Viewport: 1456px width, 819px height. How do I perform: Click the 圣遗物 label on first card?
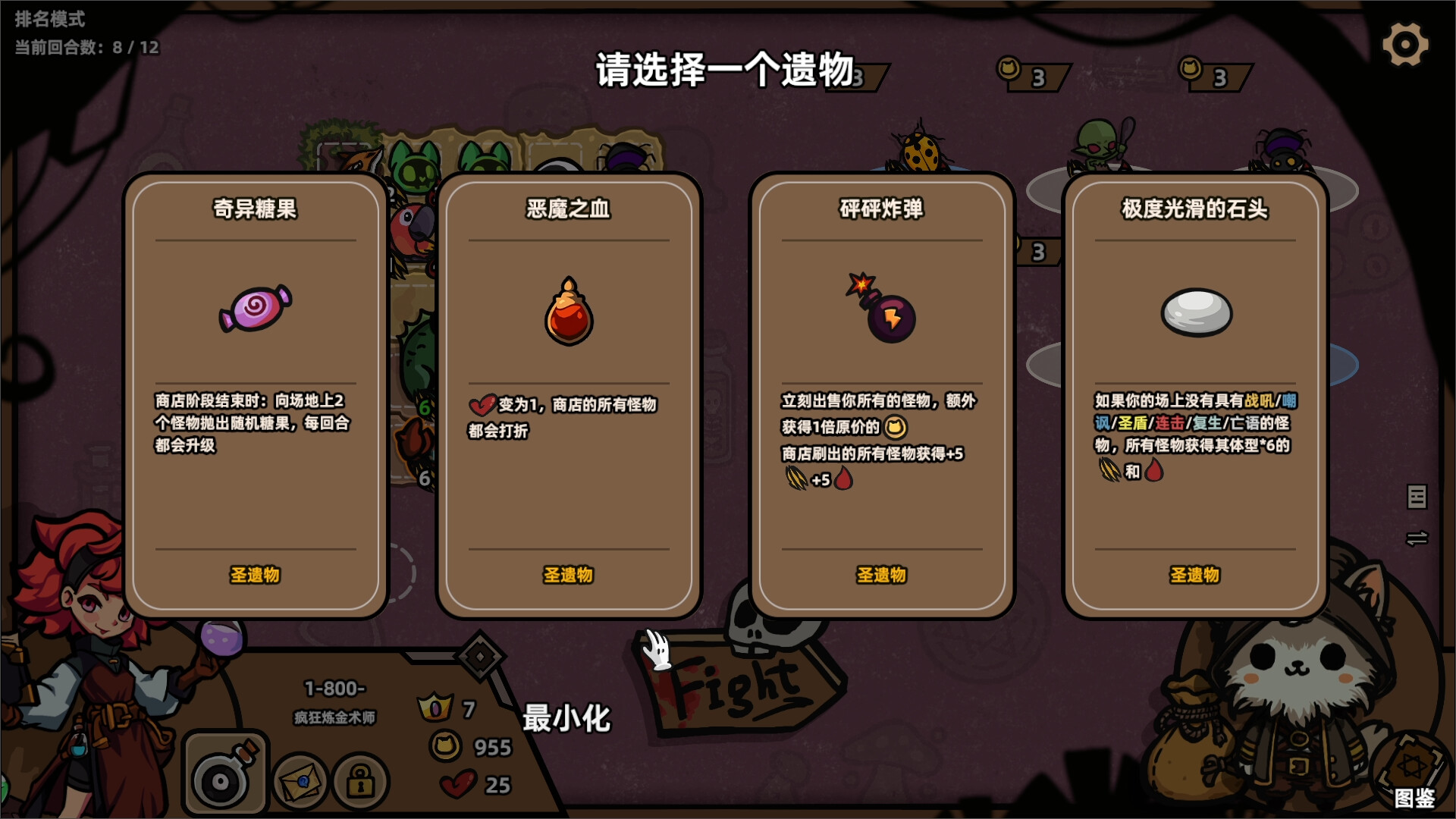pyautogui.click(x=254, y=576)
